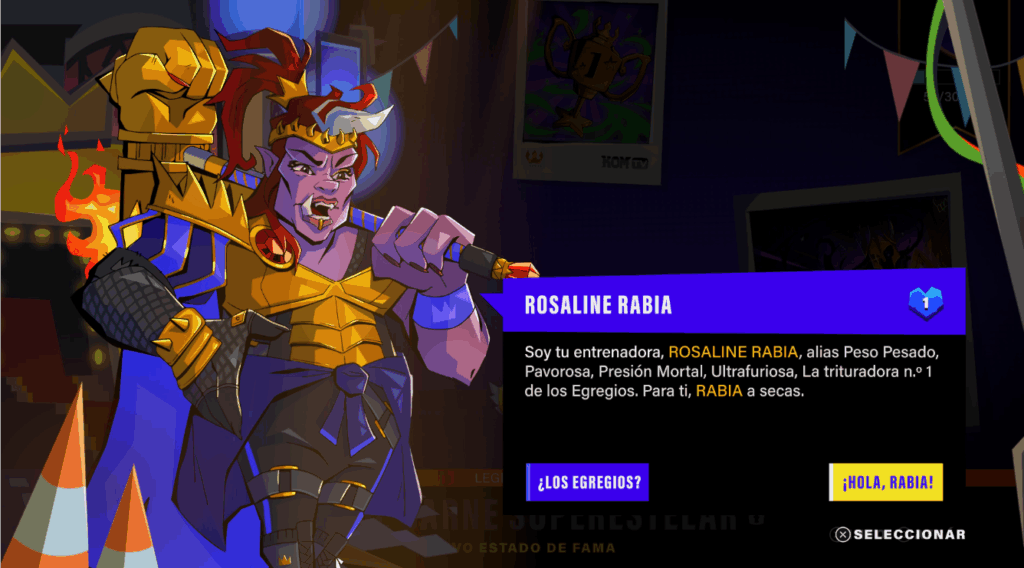1024x568 pixels.
Task: Choose the "¿Los Egregios?" dialogue reply
Action: pyautogui.click(x=588, y=482)
